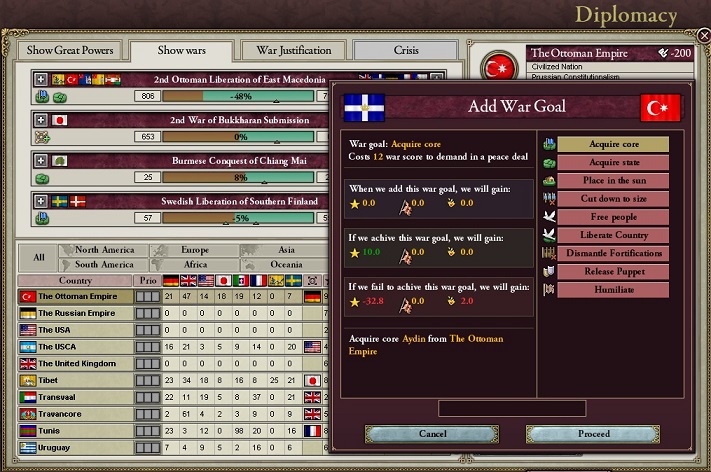This screenshot has height=472, width=711.
Task: Filter country list by Africa
Action: tap(194, 265)
